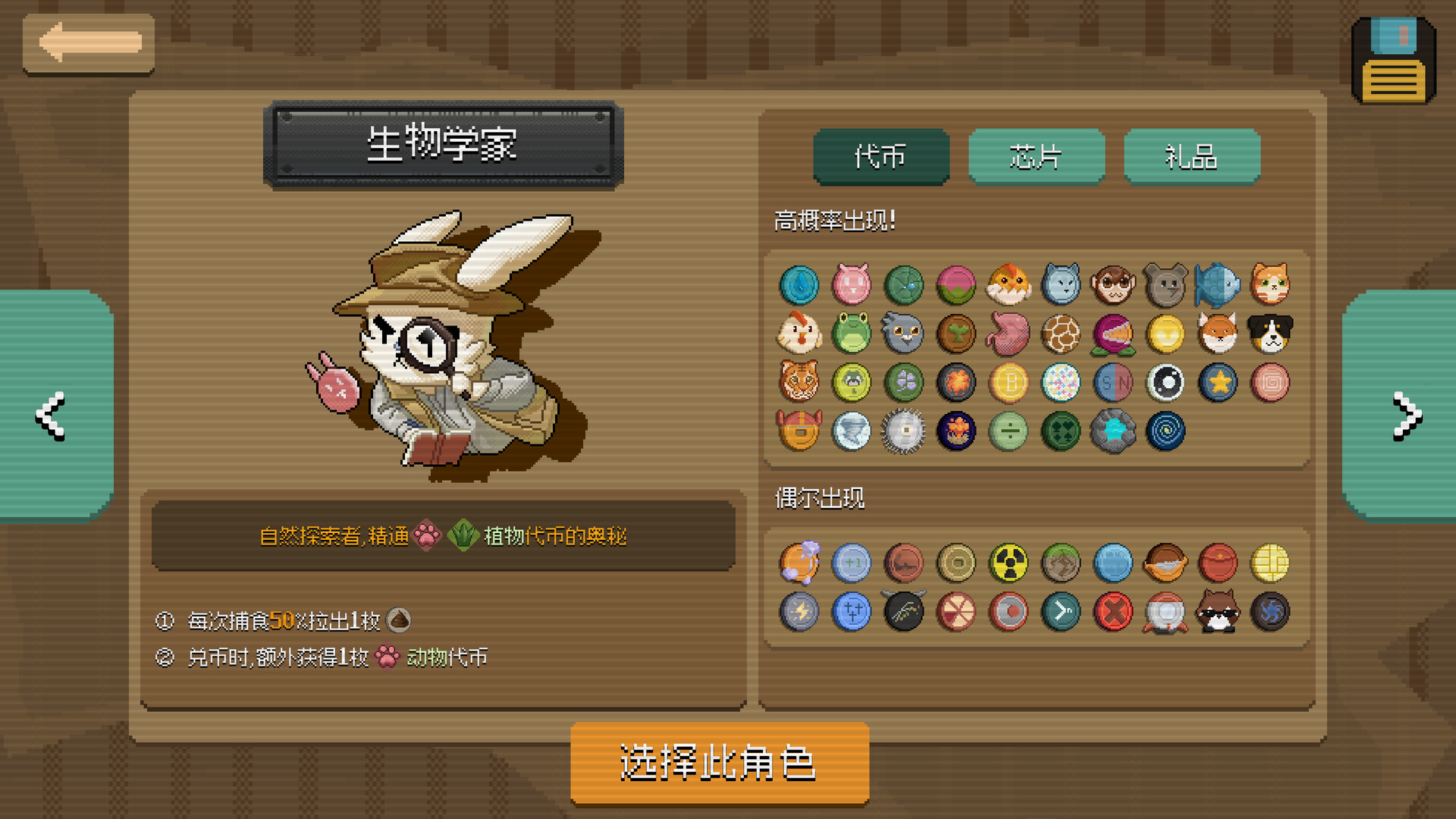Select the fox token icon

(x=1218, y=334)
